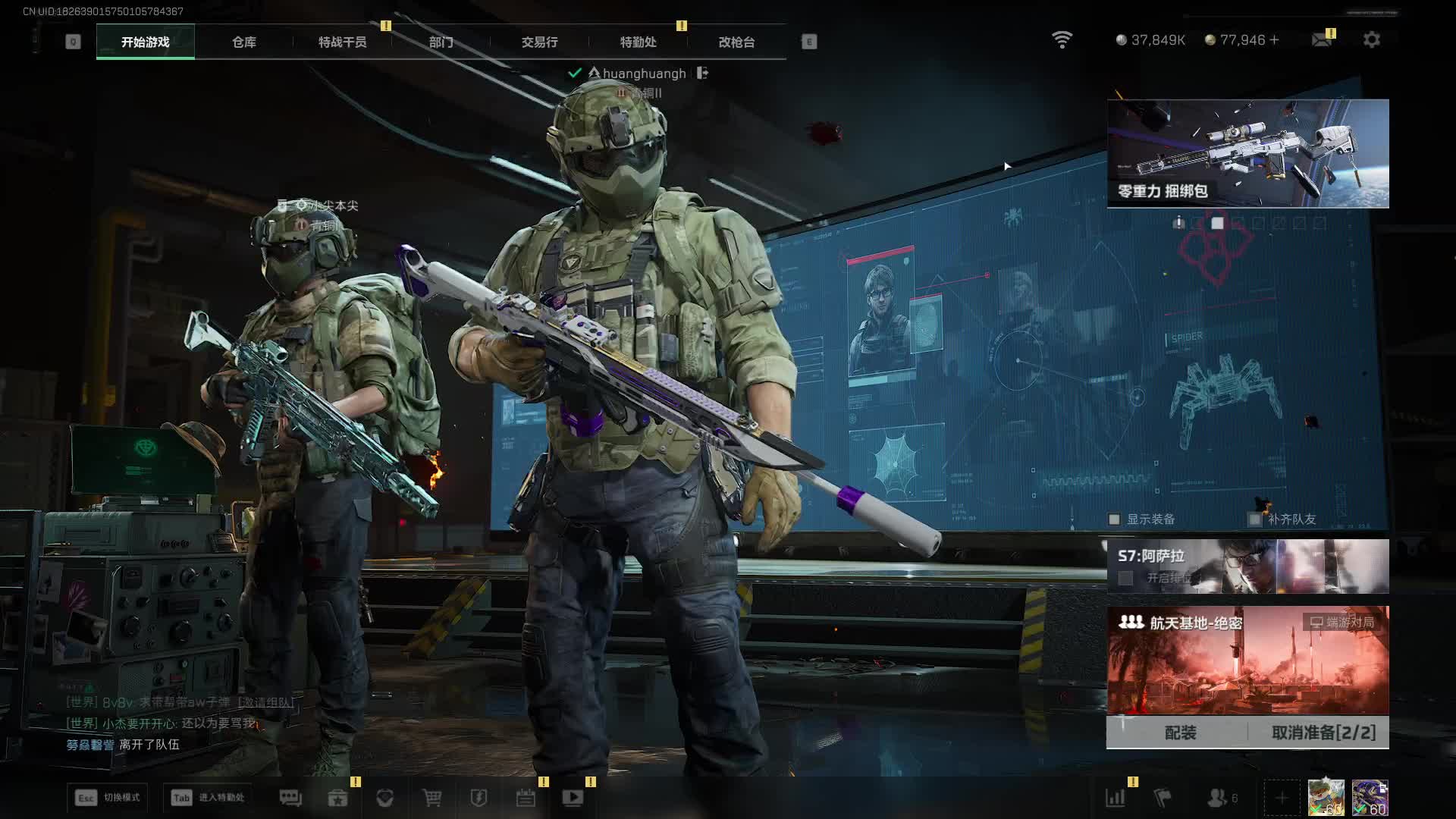The image size is (1456, 819).
Task: Select the 特勤处 tab
Action: (638, 42)
